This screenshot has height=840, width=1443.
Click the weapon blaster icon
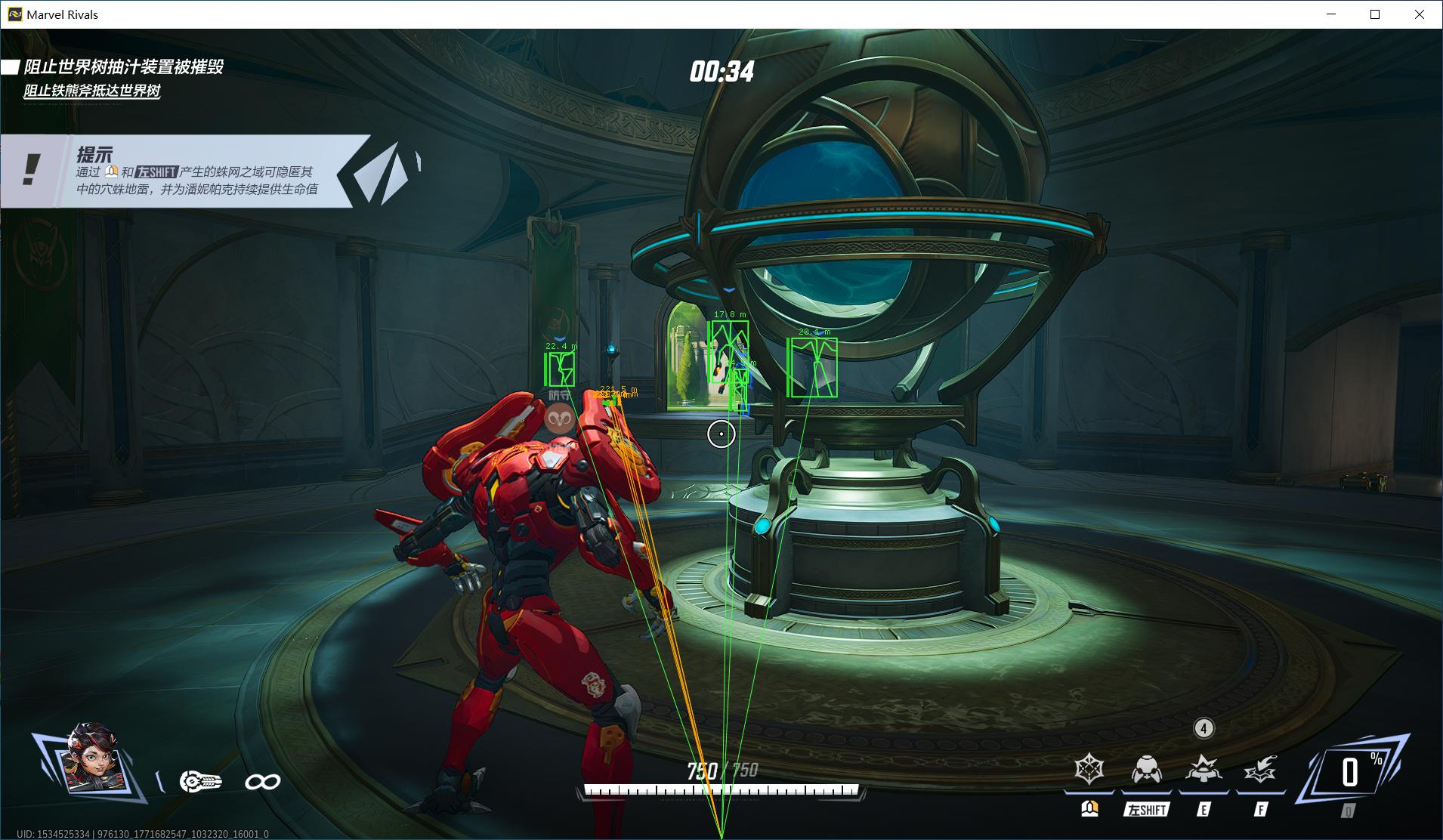(200, 781)
